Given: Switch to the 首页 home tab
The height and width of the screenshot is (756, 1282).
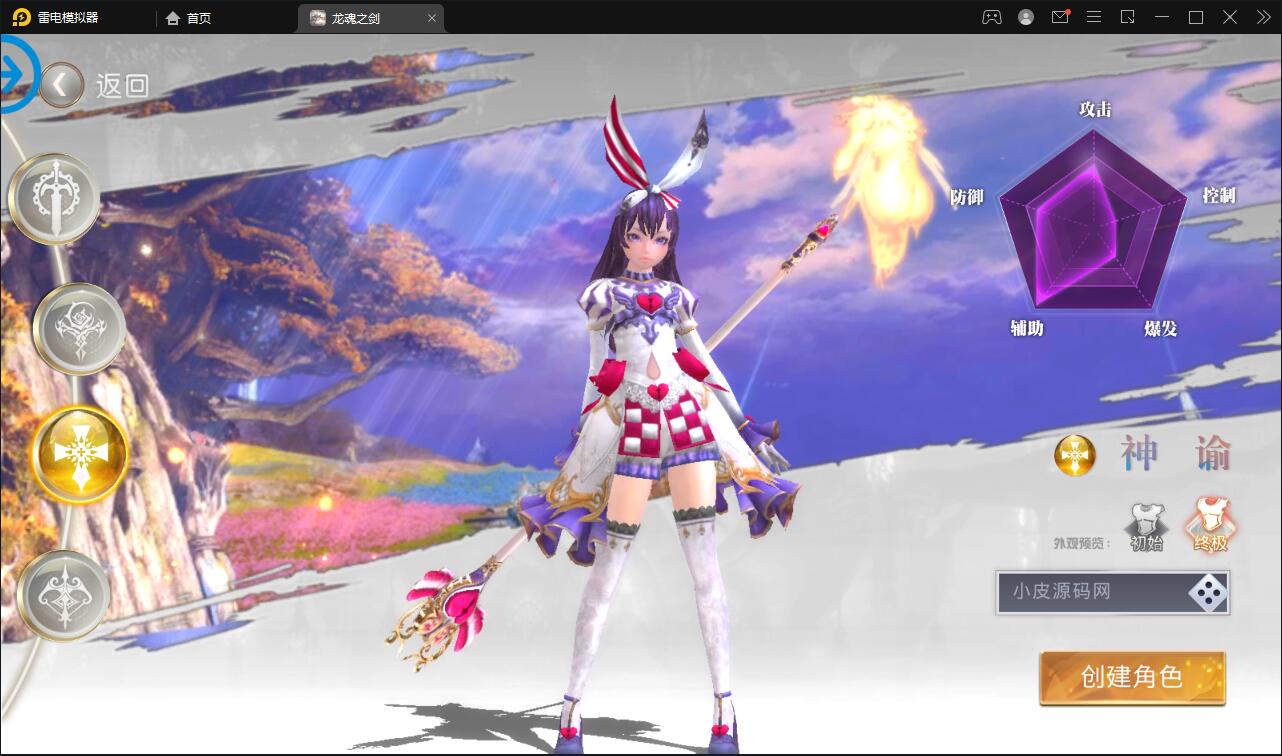Looking at the screenshot, I should (x=189, y=17).
